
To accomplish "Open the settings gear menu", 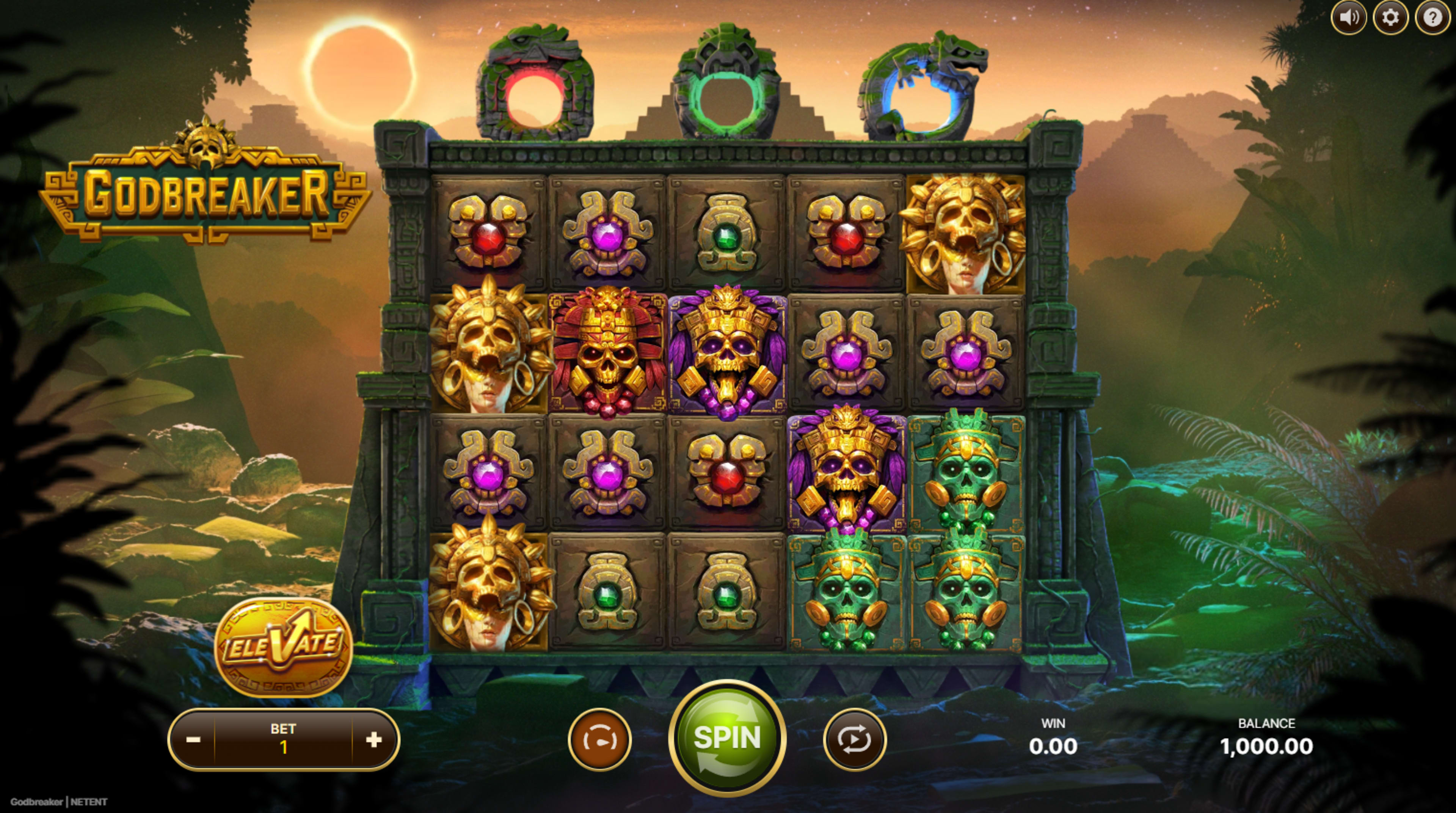I will tap(1392, 17).
